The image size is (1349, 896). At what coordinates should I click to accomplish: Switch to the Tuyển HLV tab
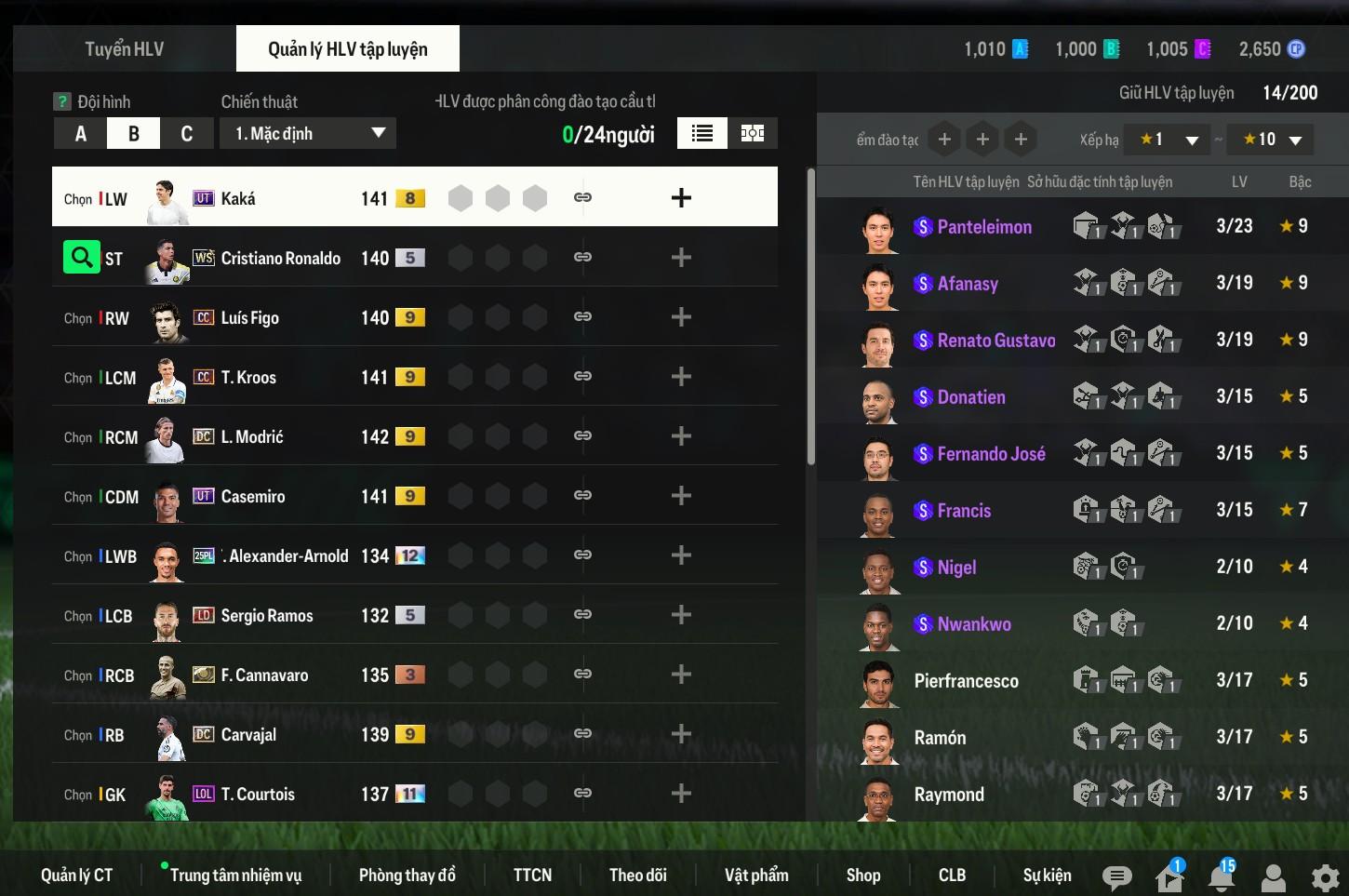click(x=124, y=49)
